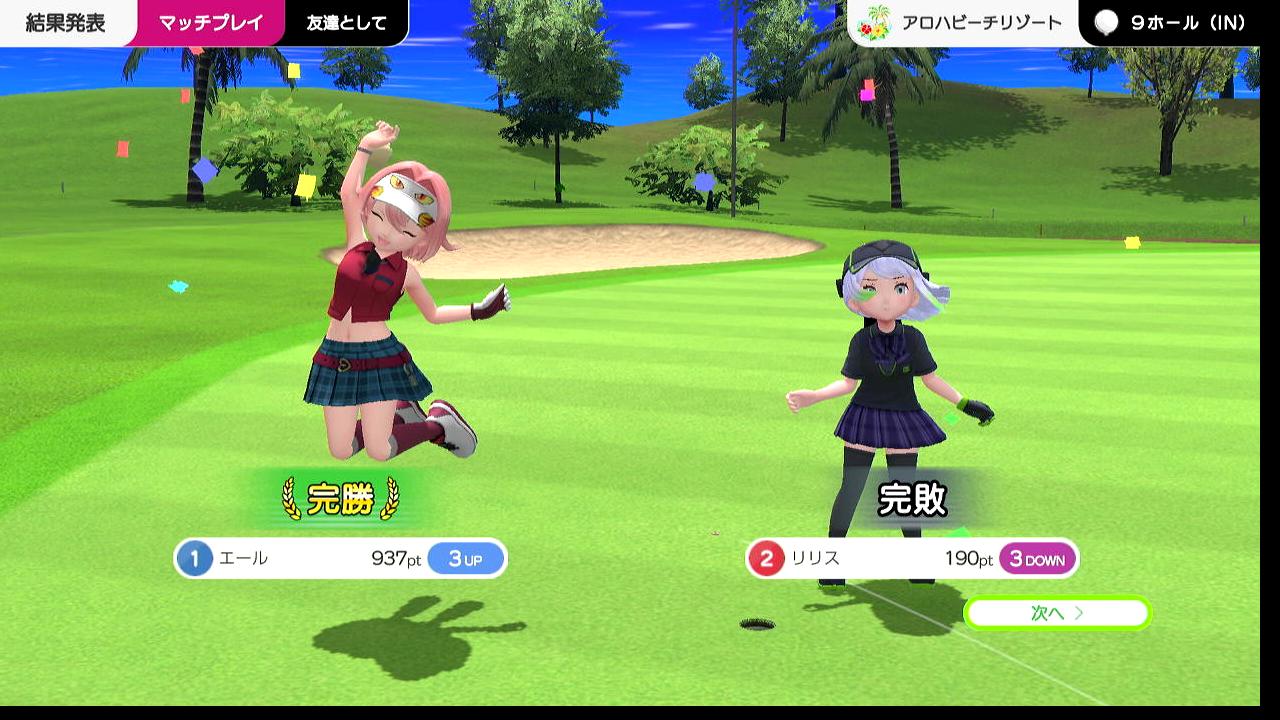The image size is (1280, 720).
Task: Select player 1 エール result row
Action: pyautogui.click(x=341, y=558)
